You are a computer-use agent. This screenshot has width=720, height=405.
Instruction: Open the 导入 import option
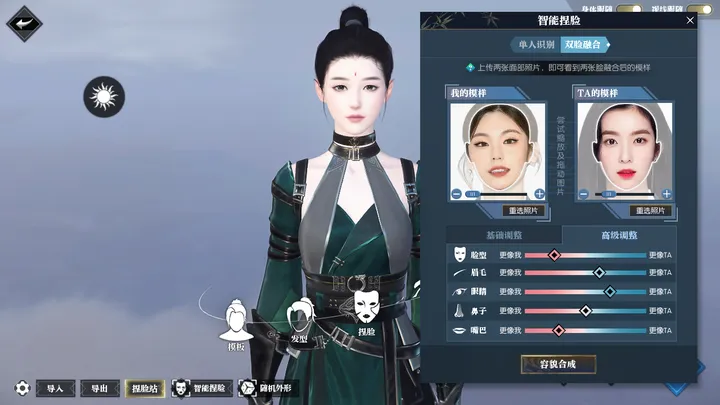[55, 388]
